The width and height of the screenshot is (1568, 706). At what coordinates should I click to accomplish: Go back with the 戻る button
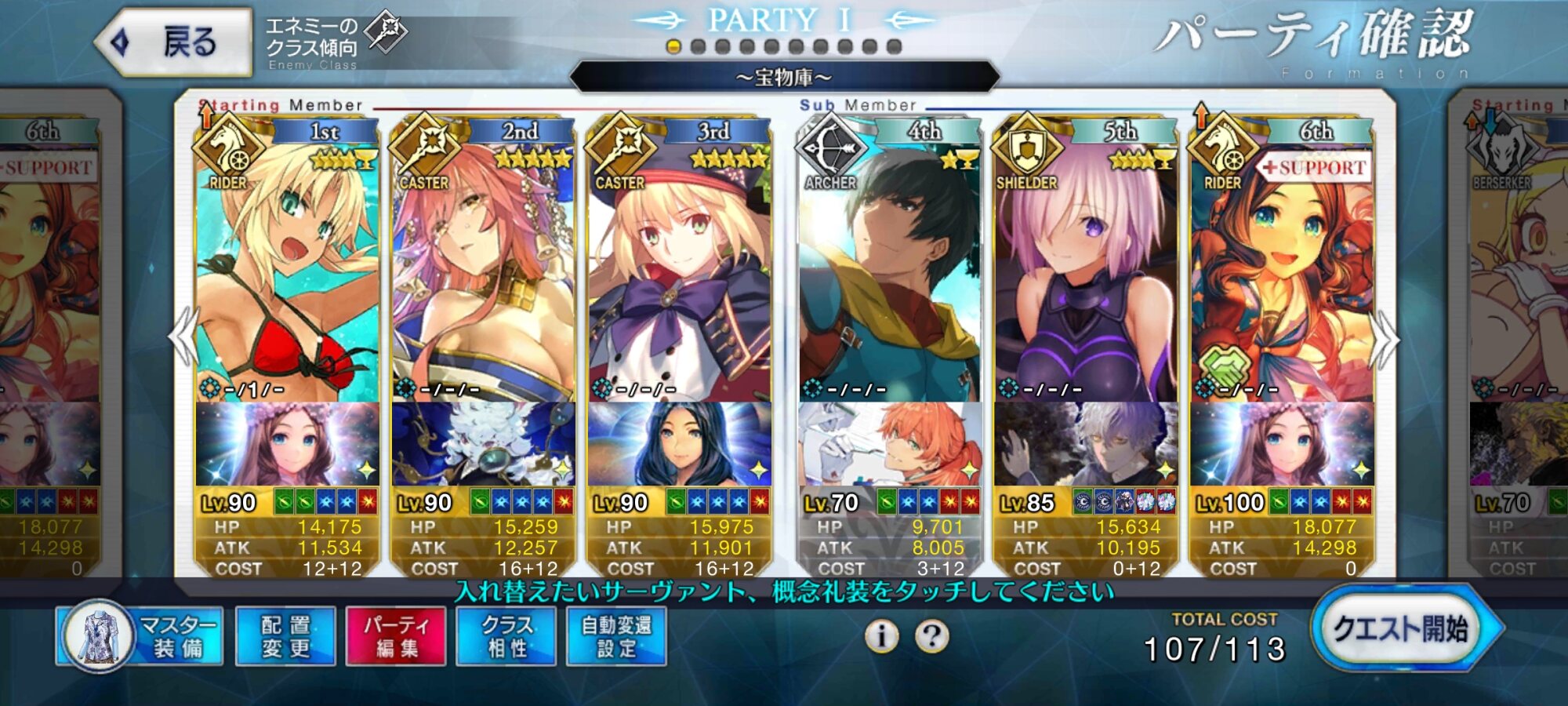(174, 42)
